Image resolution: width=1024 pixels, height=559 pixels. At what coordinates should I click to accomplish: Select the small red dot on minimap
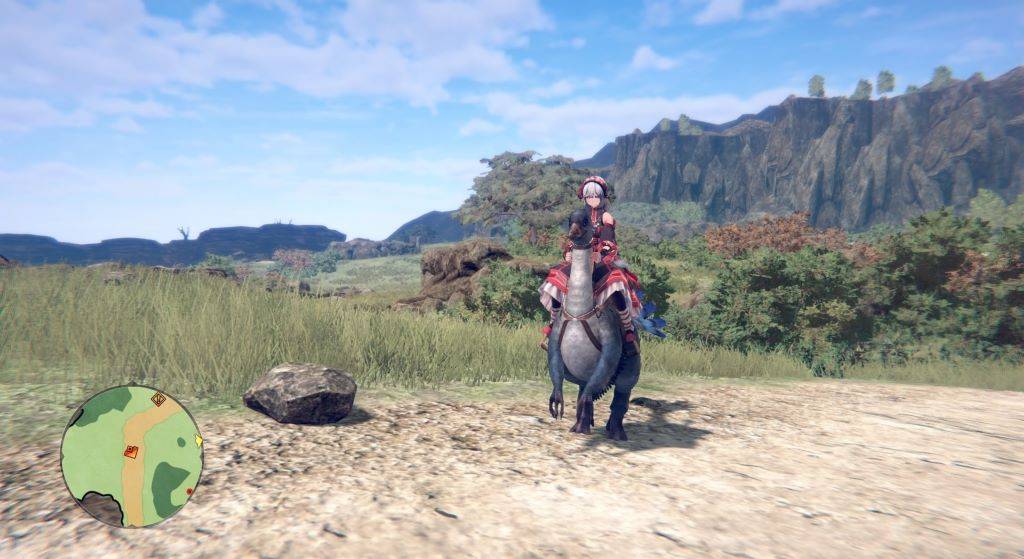[189, 491]
